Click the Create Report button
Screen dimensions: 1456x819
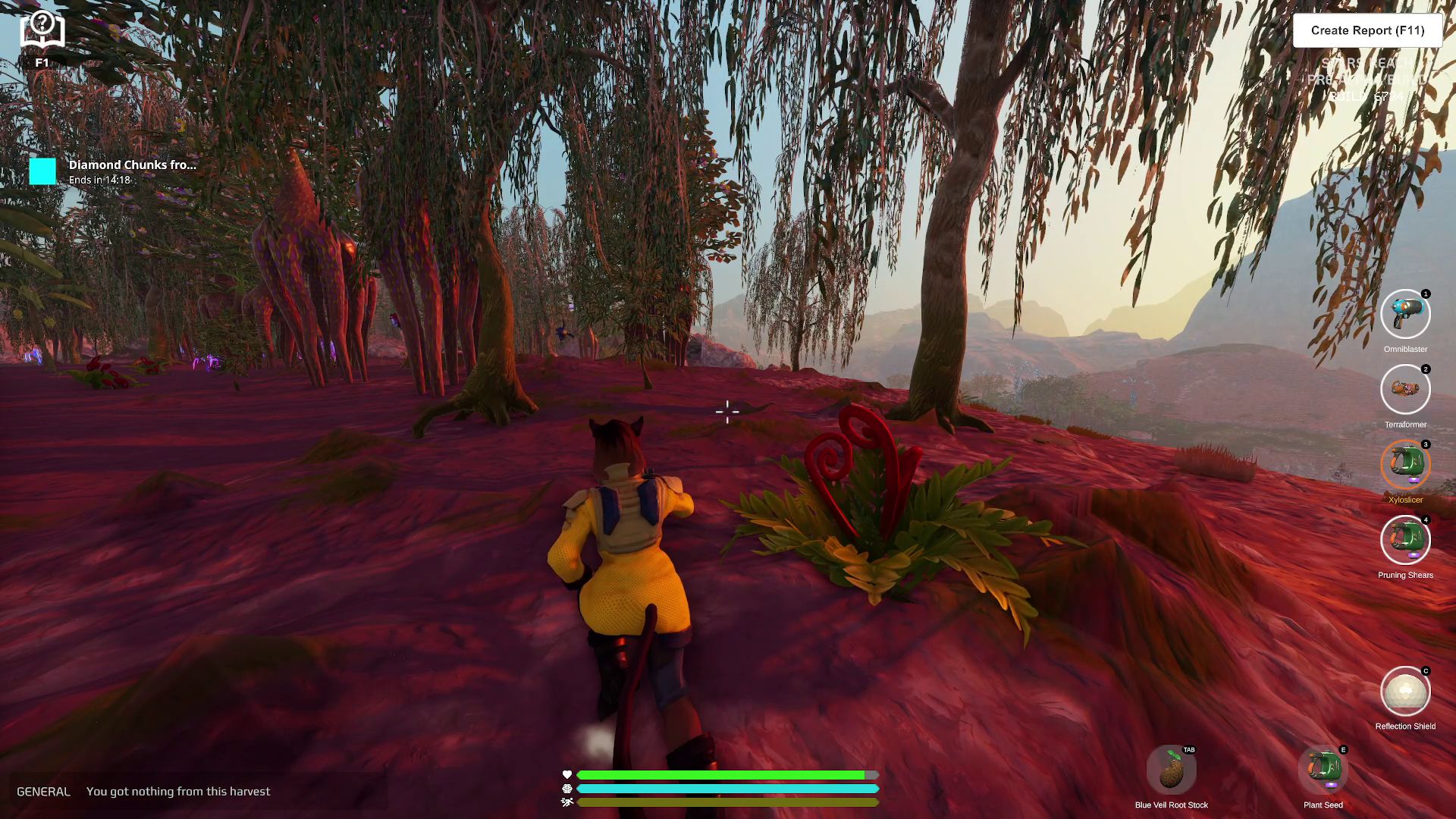point(1367,30)
